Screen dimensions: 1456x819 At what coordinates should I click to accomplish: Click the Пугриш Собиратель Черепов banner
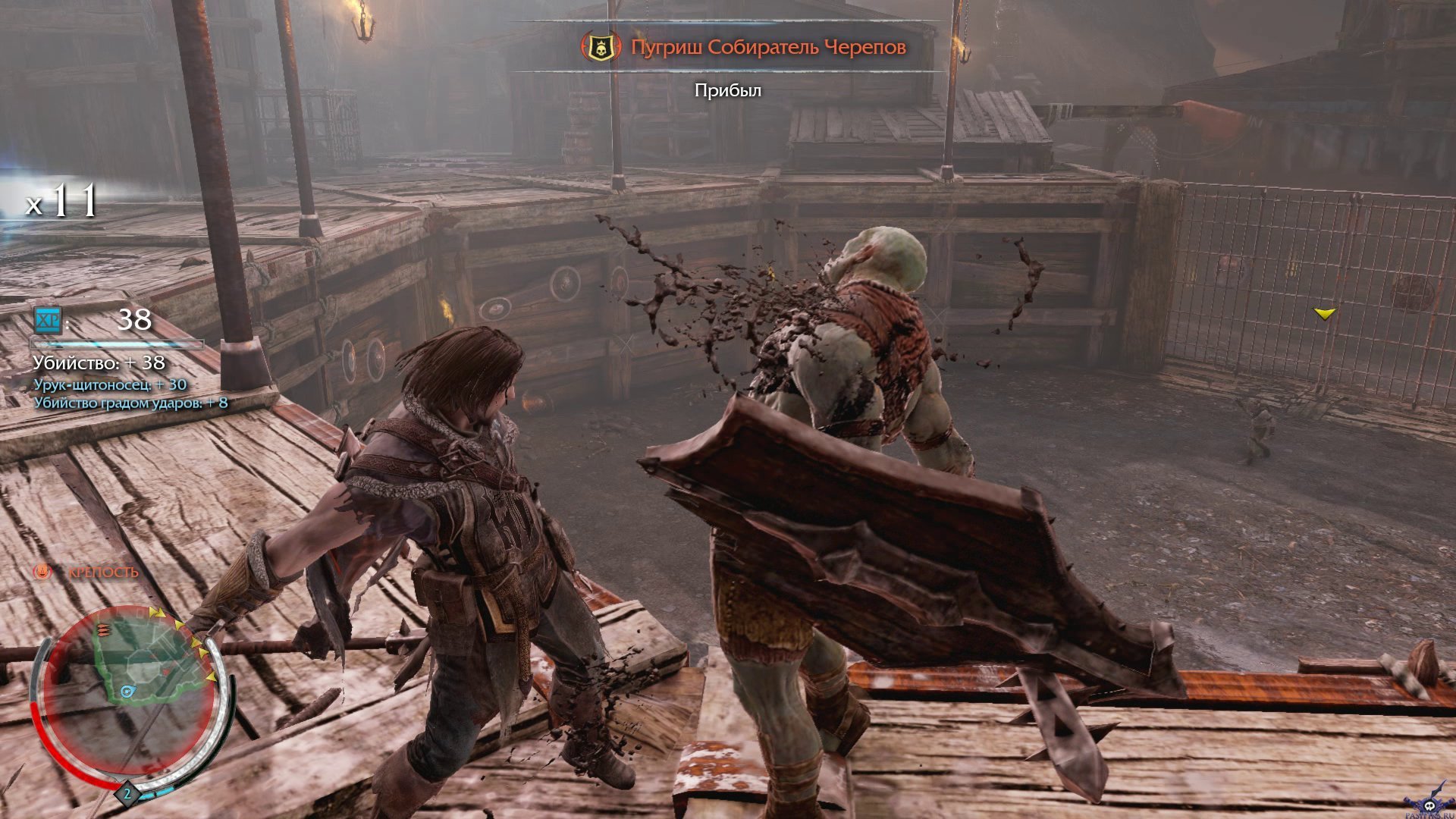pyautogui.click(x=767, y=47)
